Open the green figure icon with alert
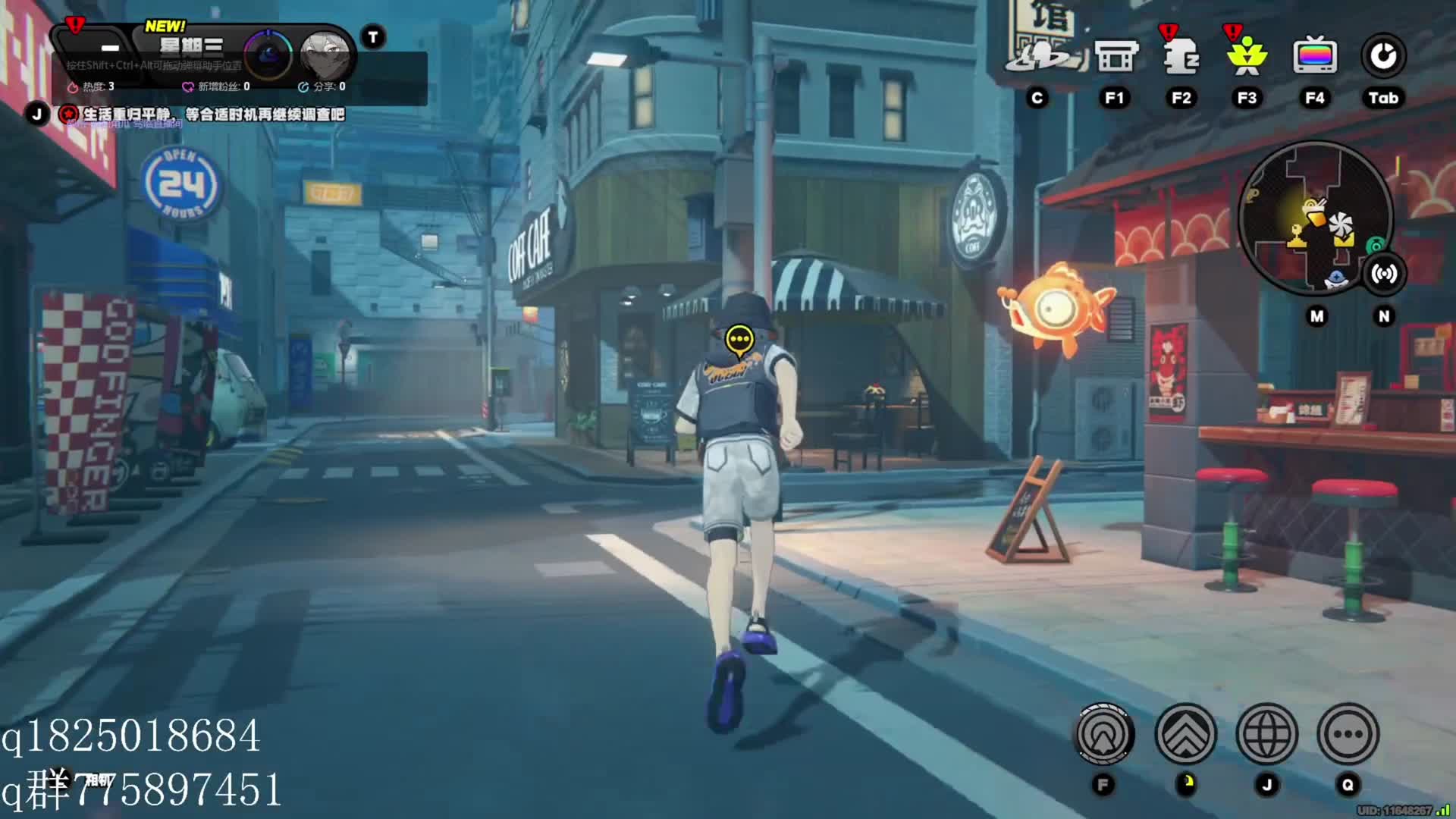The image size is (1456, 819). 1247,55
